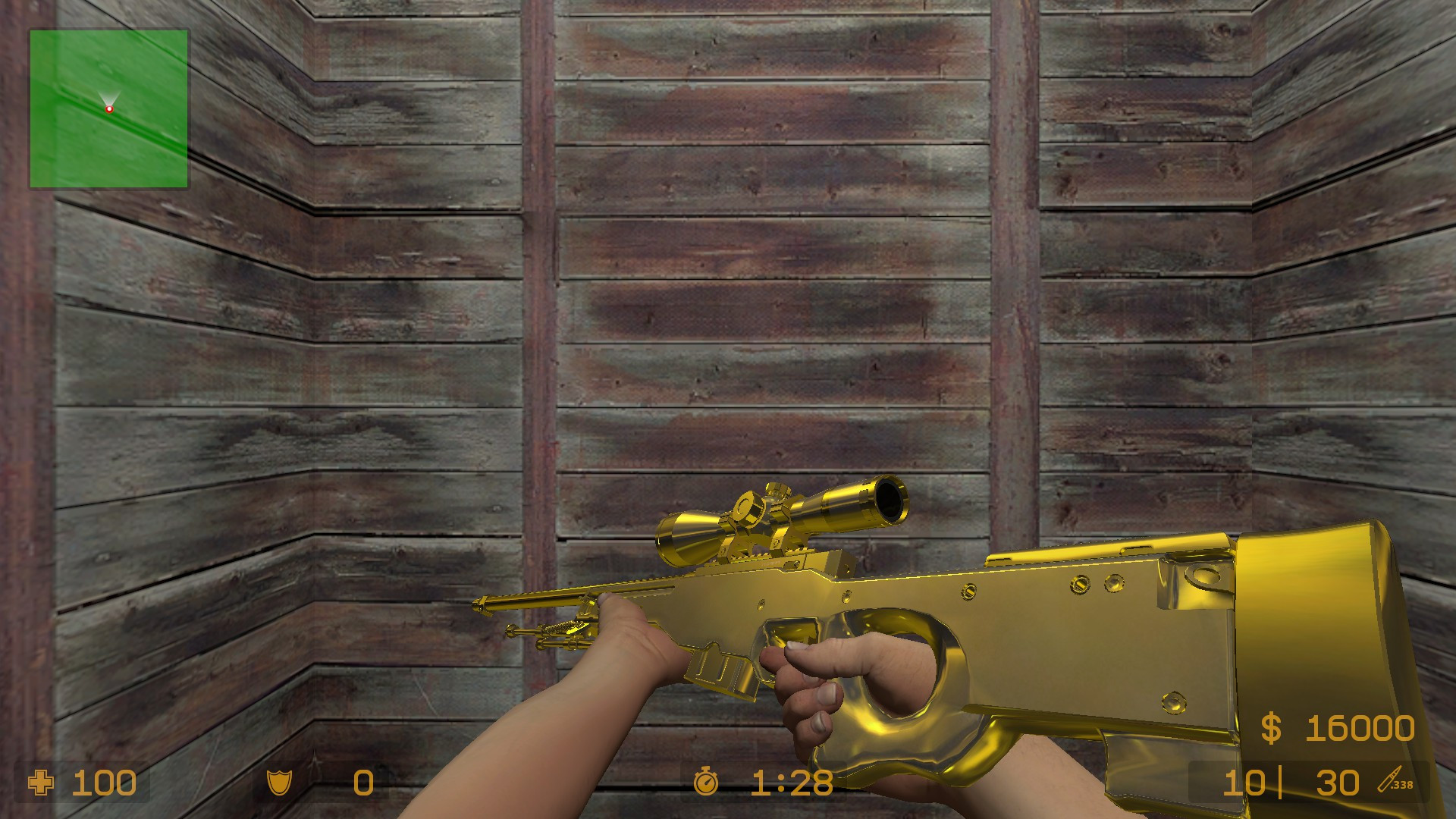1456x819 pixels.
Task: Click the red player dot on the radar
Action: (x=111, y=108)
